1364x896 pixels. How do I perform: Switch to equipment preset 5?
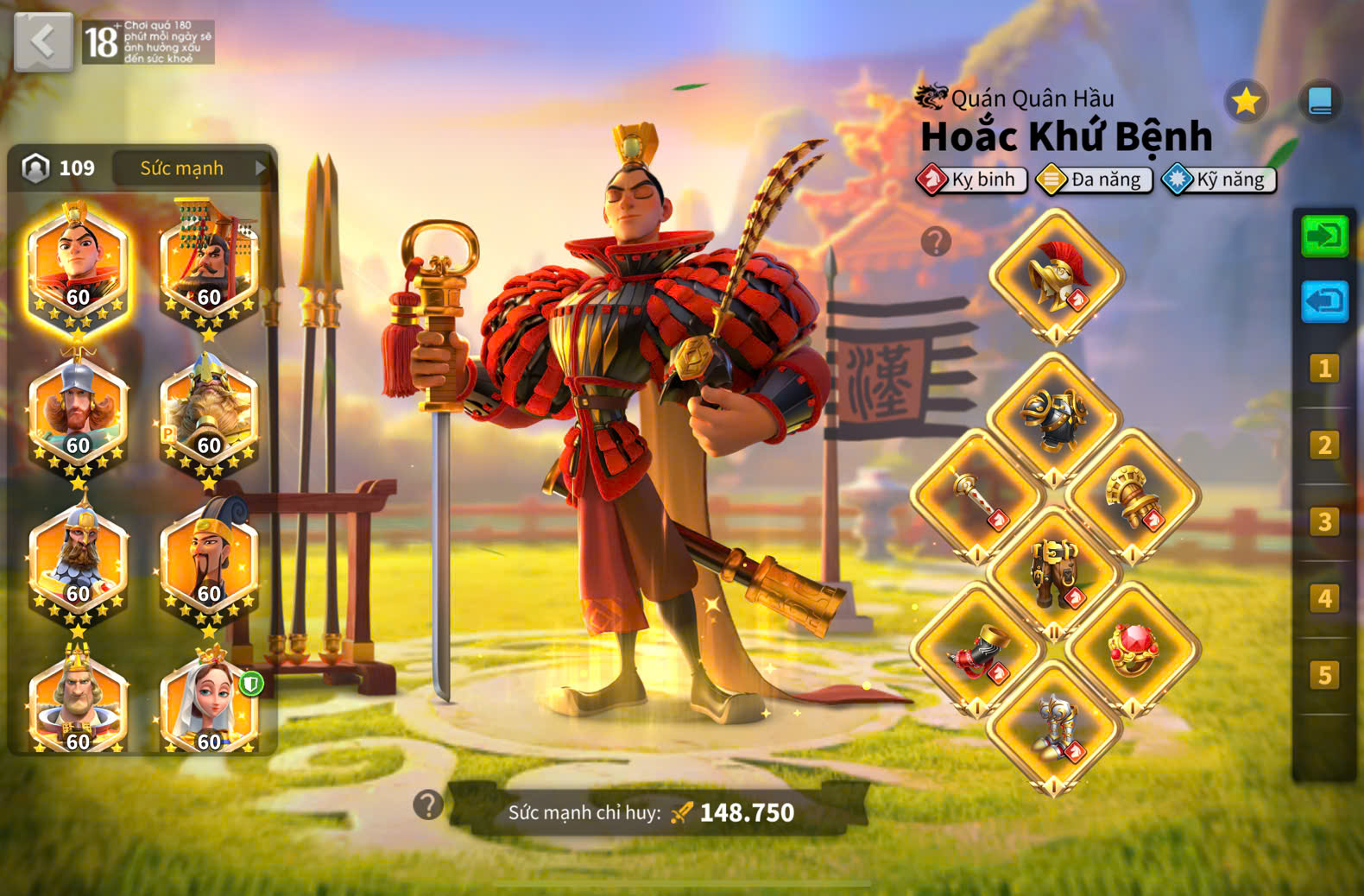tap(1324, 674)
